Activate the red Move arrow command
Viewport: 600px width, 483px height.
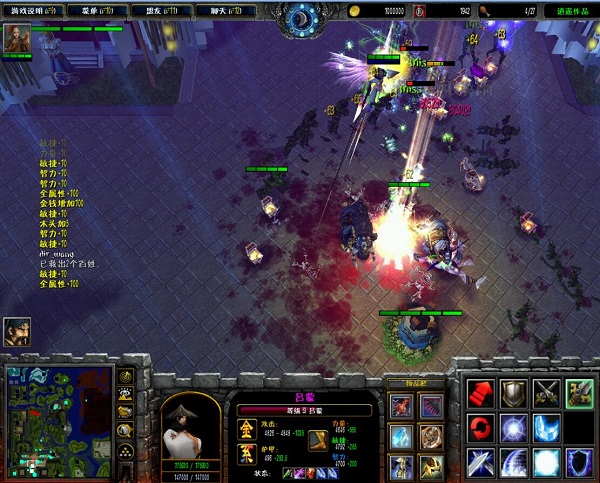[482, 392]
